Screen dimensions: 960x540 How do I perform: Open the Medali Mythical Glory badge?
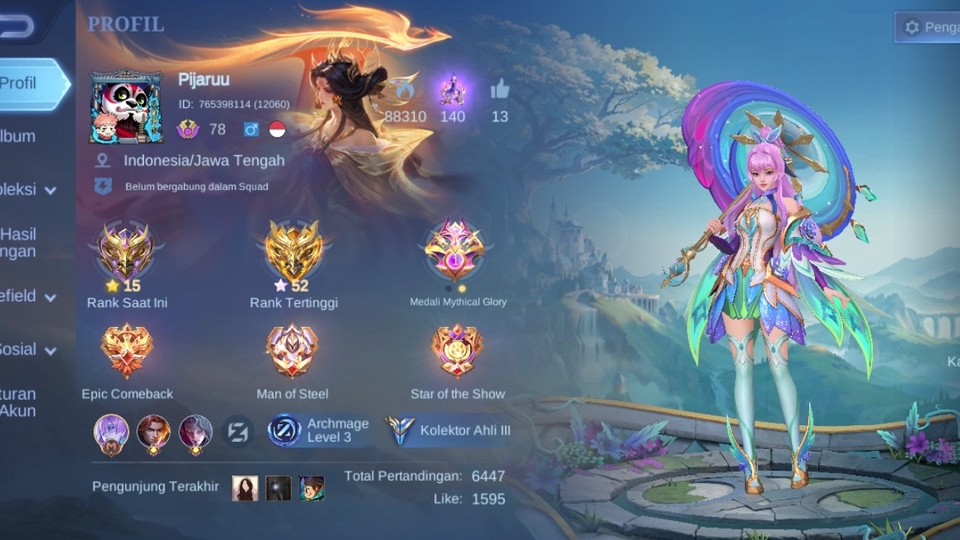pyautogui.click(x=455, y=250)
